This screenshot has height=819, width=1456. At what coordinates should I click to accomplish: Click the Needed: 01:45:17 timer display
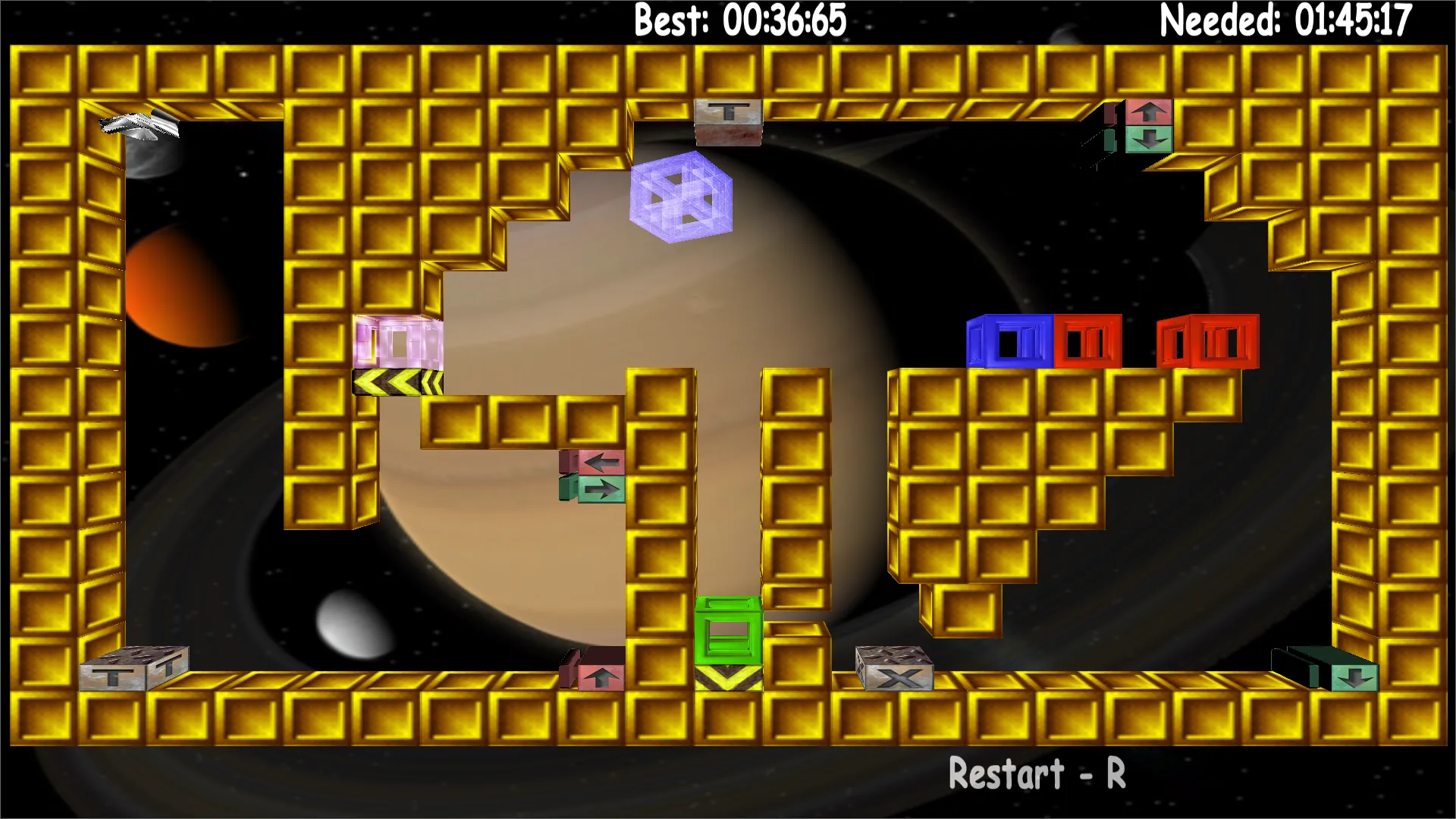[x=1283, y=21]
